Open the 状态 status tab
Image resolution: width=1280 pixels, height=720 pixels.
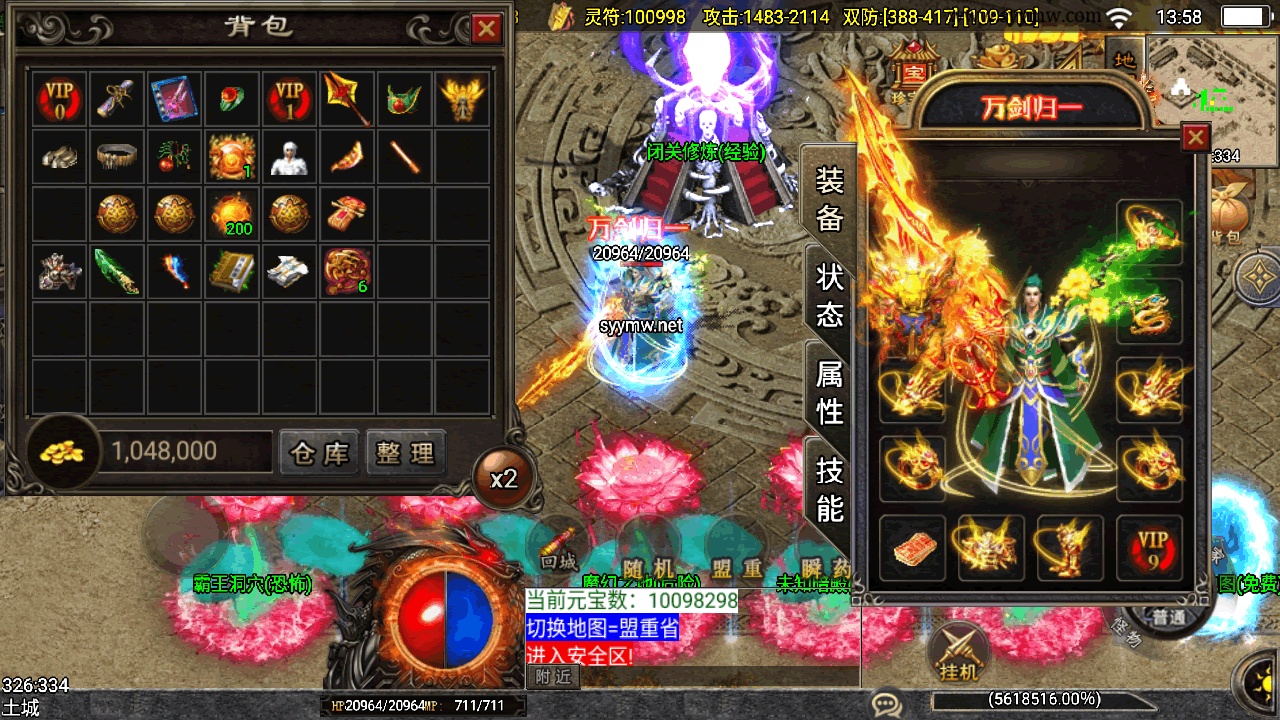(830, 295)
